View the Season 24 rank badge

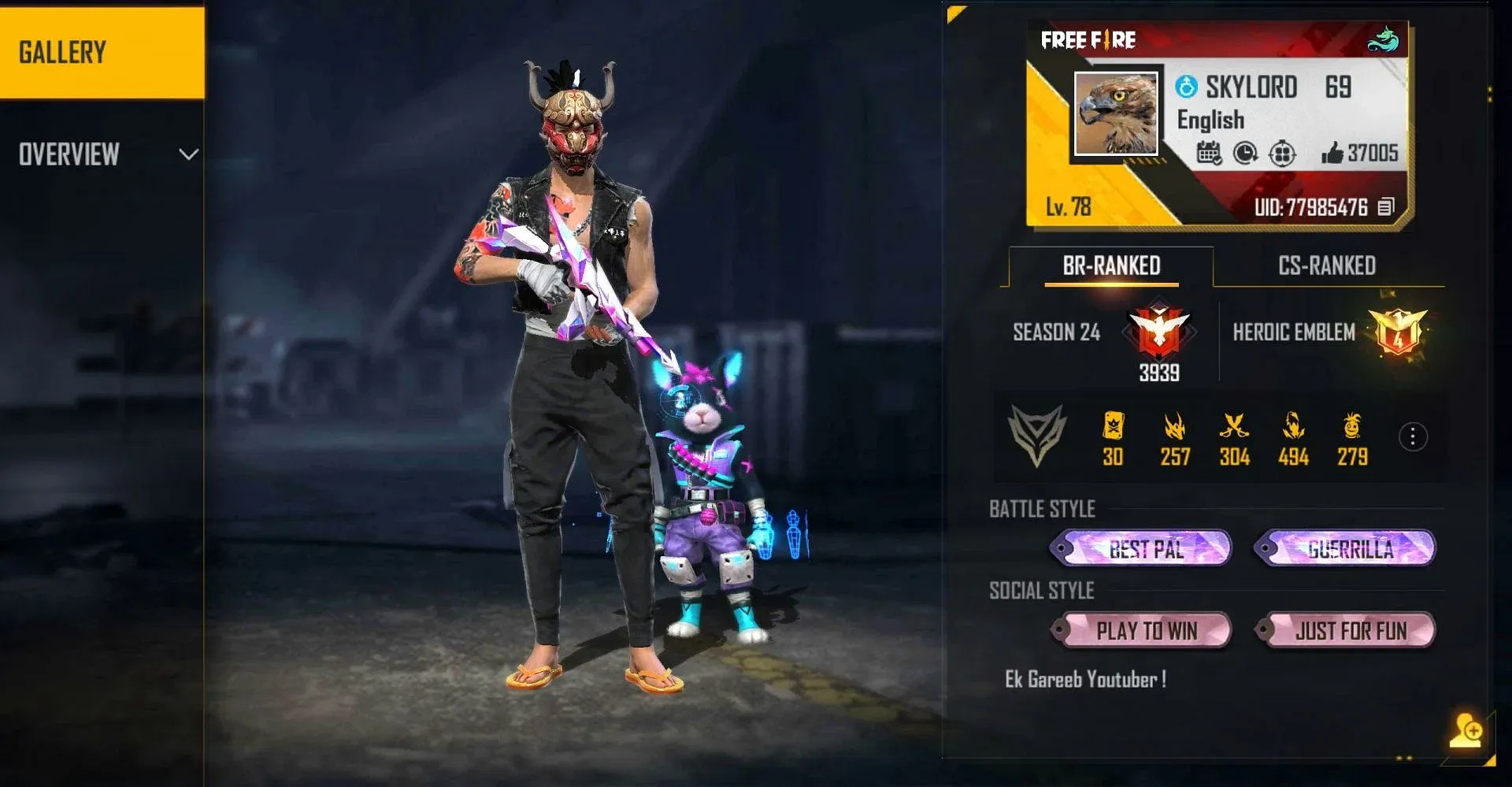tap(1159, 332)
